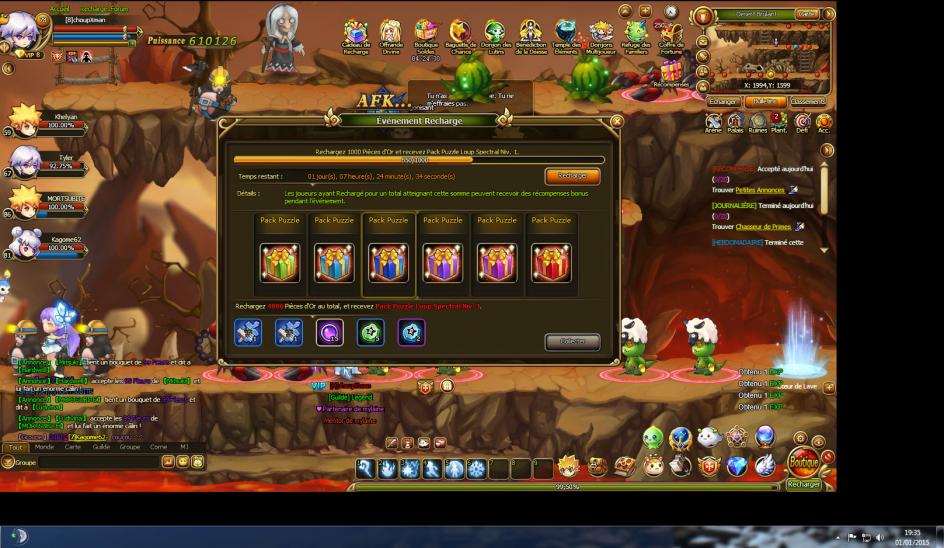
Task: Choose the red Pack Puzzle gift box
Action: pyautogui.click(x=551, y=263)
